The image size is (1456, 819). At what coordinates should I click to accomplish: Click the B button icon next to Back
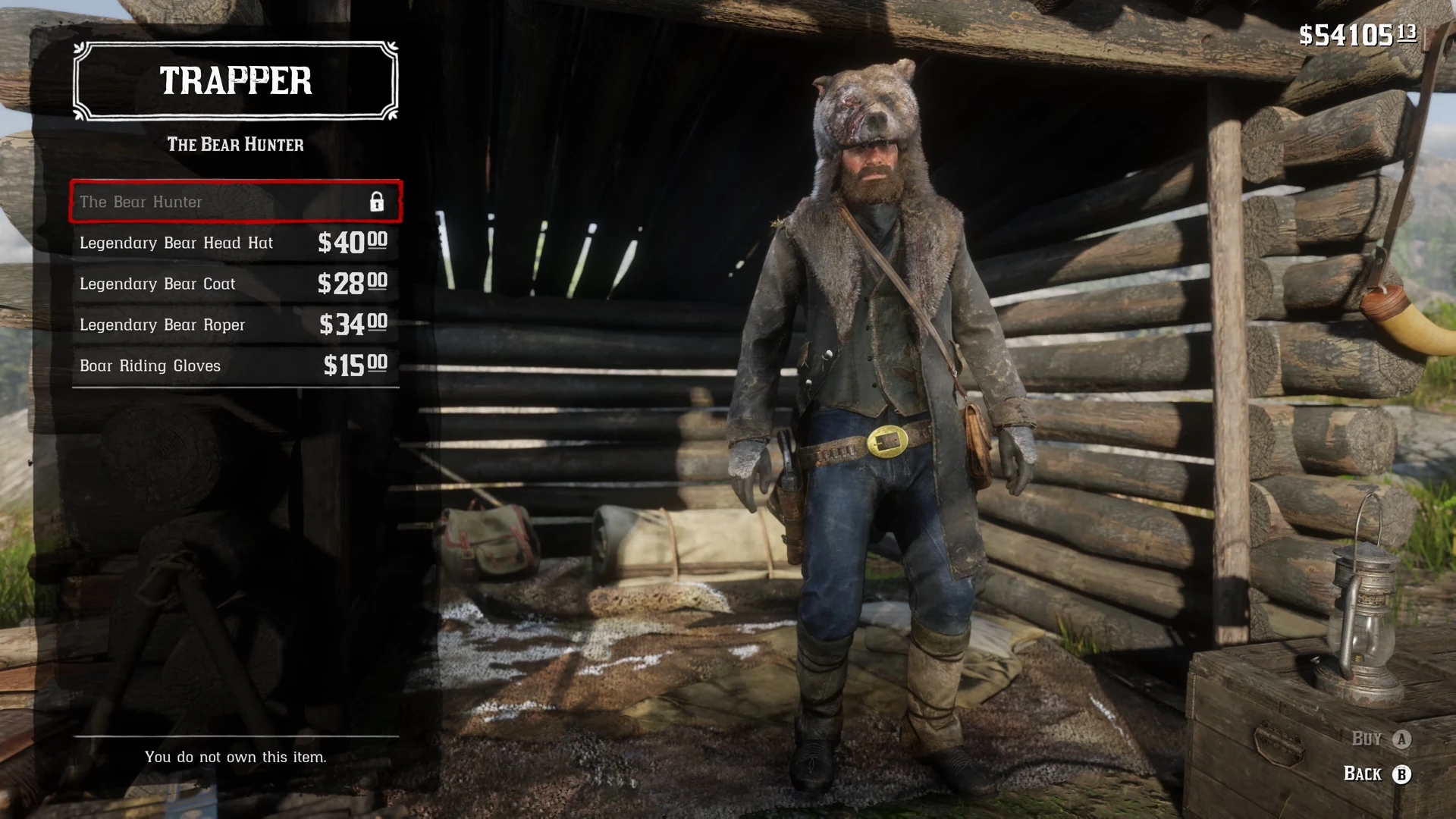(1404, 774)
